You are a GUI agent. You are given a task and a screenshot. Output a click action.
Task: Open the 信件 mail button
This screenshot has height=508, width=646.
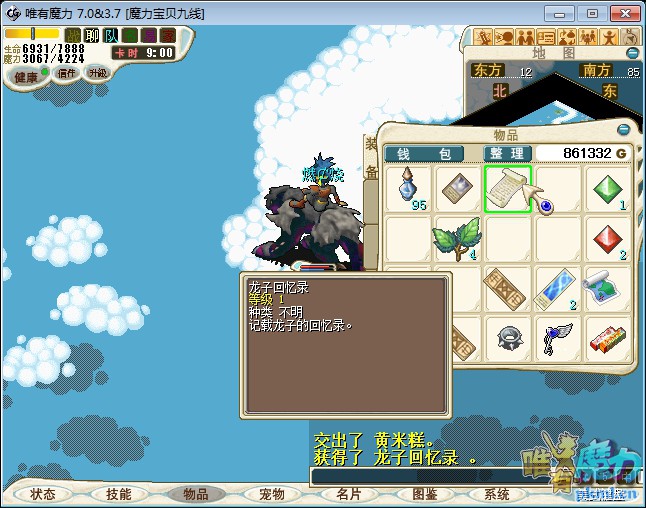click(x=67, y=73)
